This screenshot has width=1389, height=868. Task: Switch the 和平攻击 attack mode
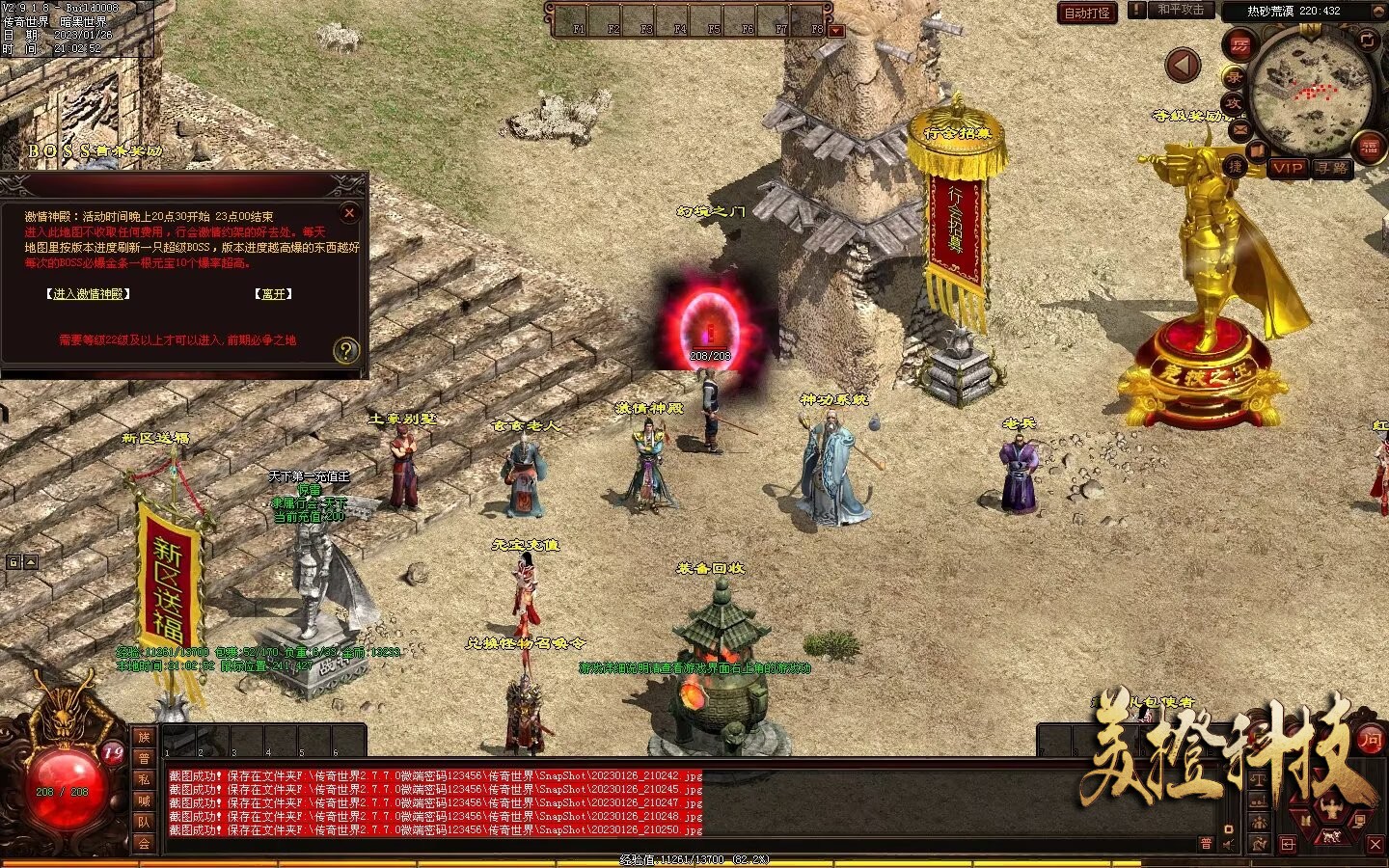tap(1180, 10)
